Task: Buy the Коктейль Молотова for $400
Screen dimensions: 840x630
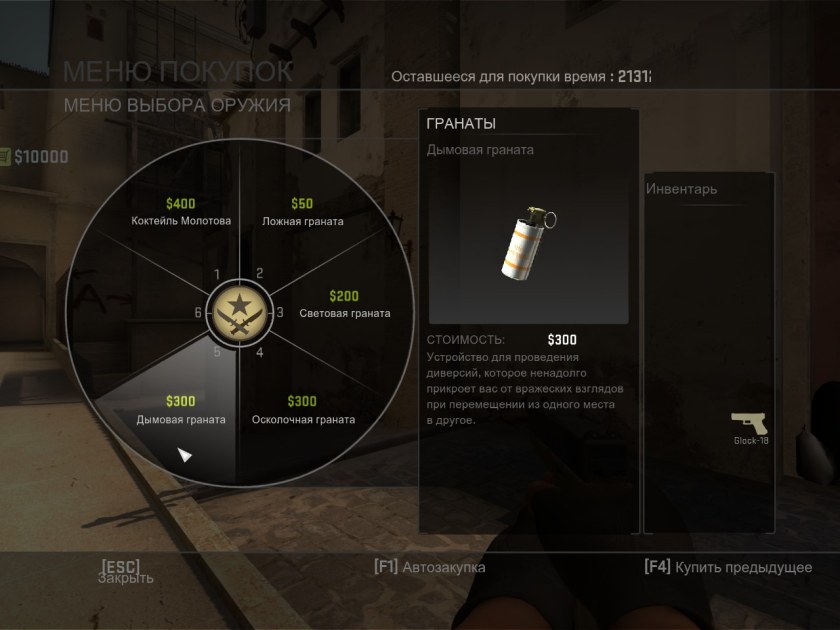Action: pos(181,212)
